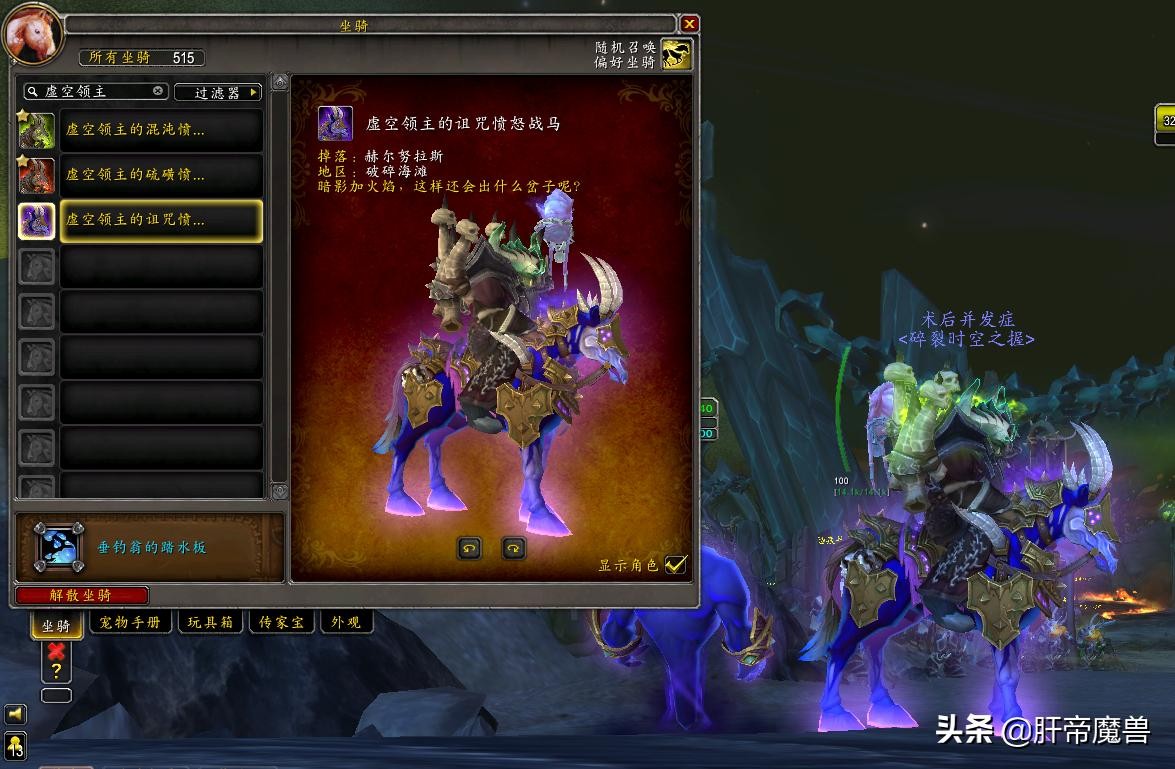Open the 玩具箱 tab

click(211, 622)
